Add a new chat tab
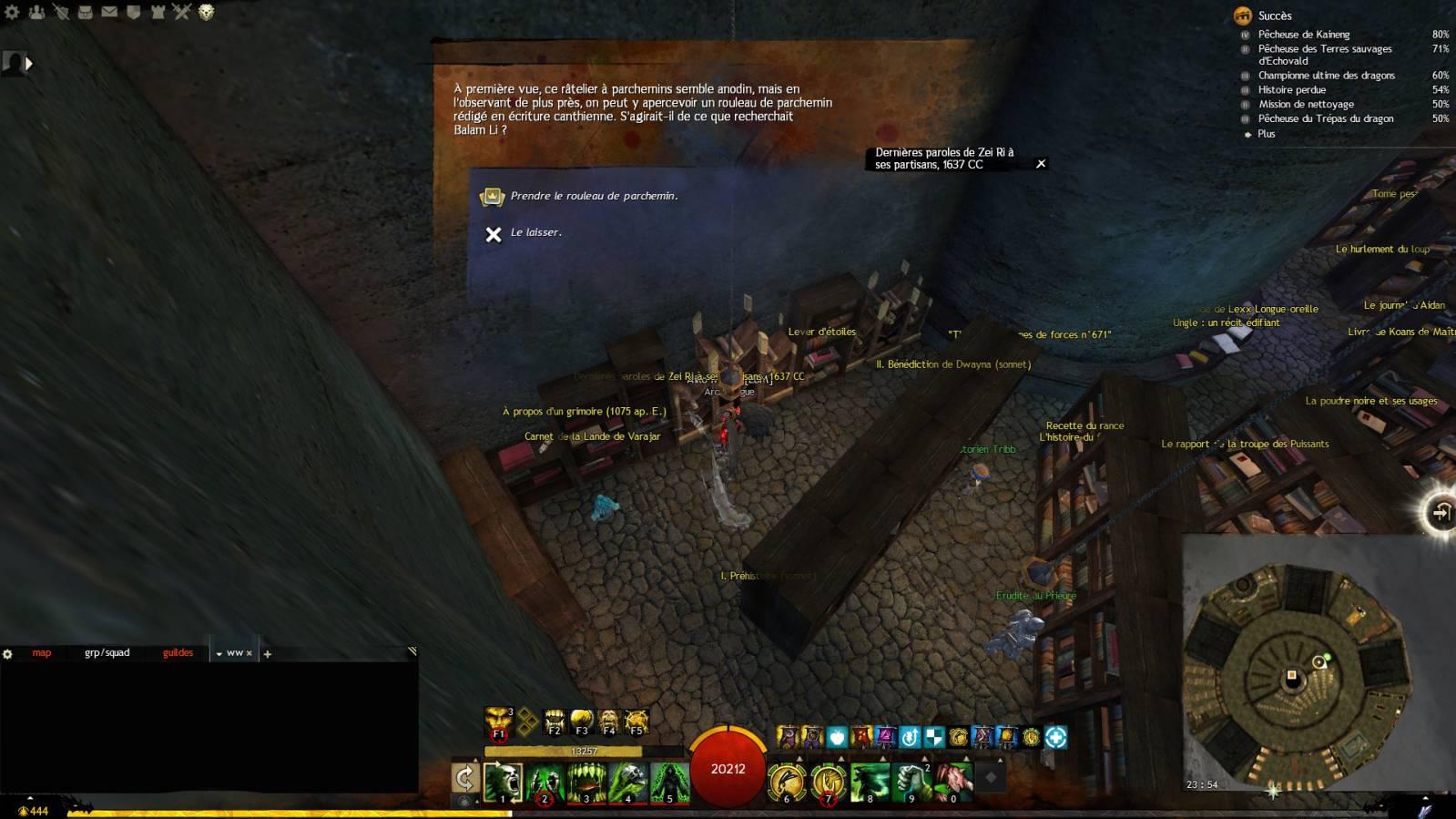Image resolution: width=1456 pixels, height=819 pixels. (267, 654)
